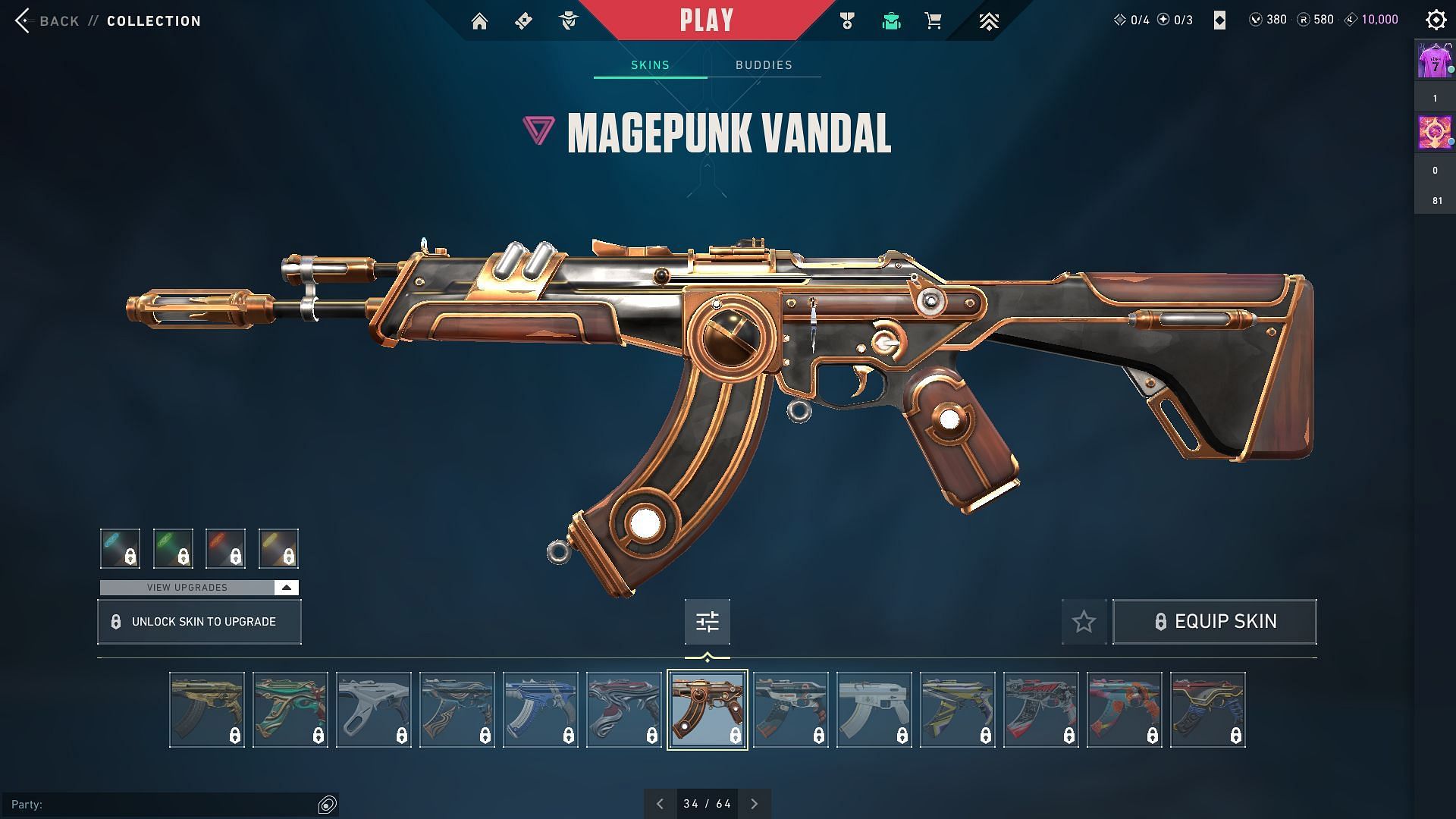Select the Skins tab
The height and width of the screenshot is (819, 1456).
650,65
